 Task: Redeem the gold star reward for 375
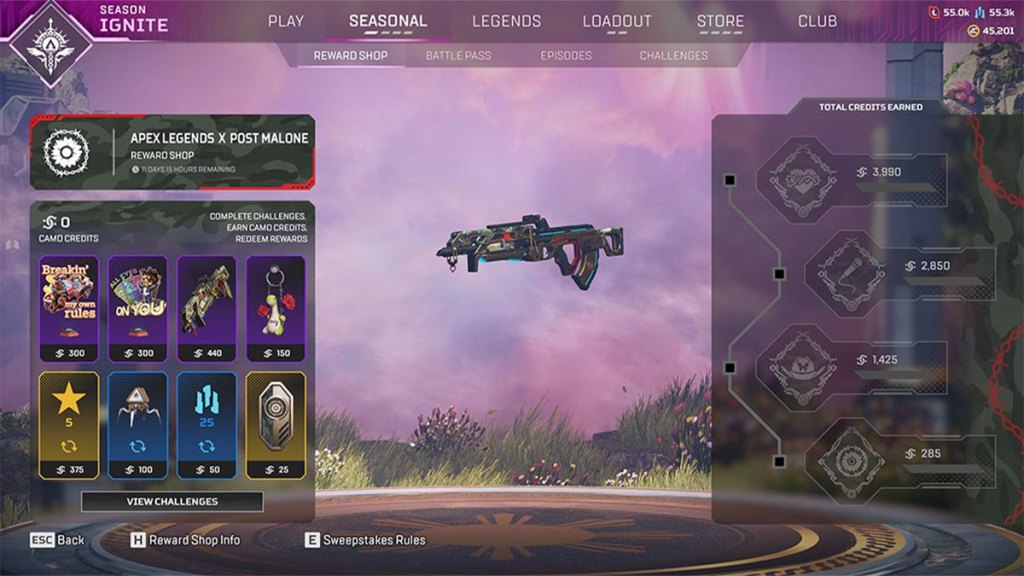tap(68, 425)
